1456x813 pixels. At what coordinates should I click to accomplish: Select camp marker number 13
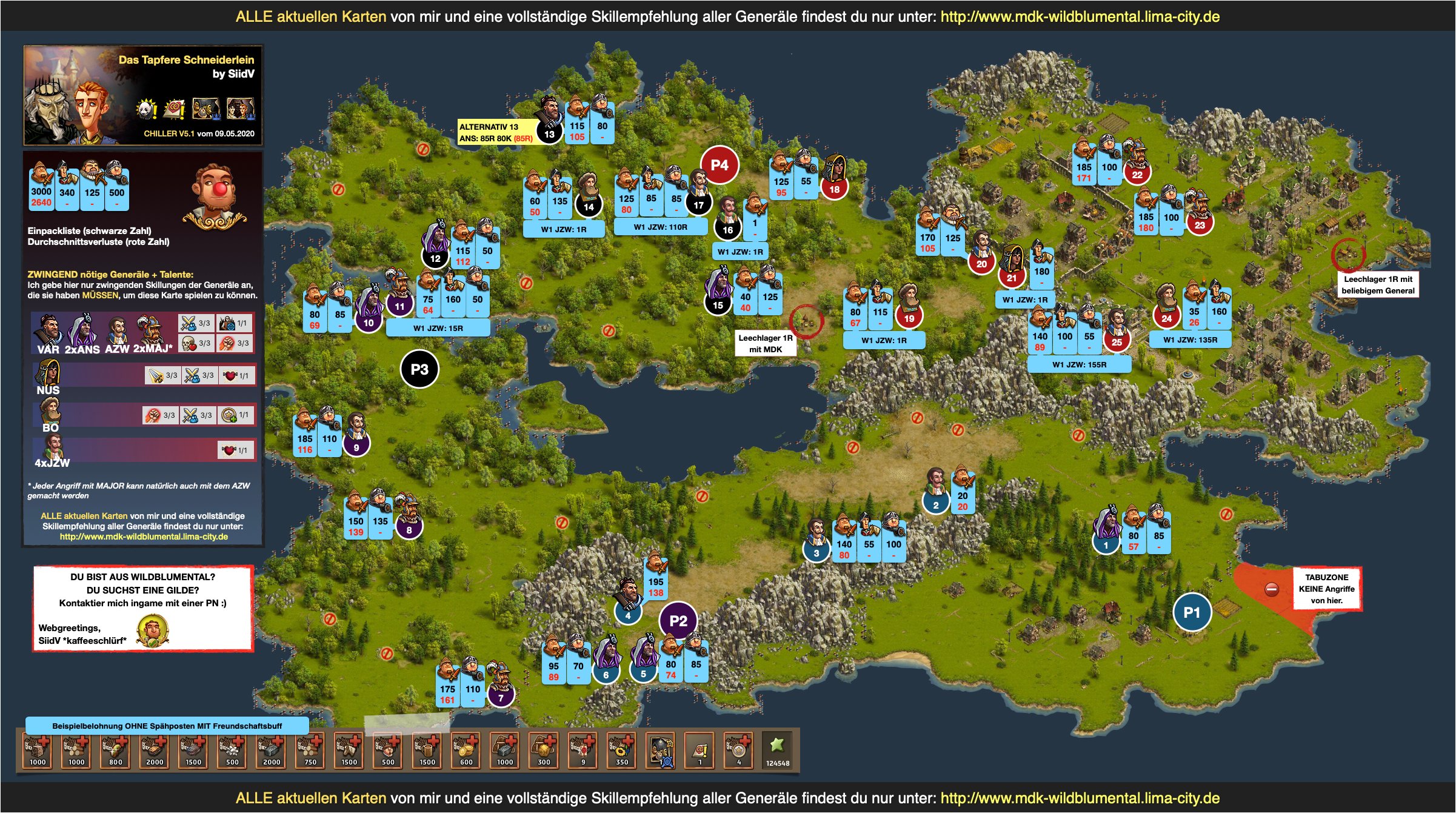point(549,134)
